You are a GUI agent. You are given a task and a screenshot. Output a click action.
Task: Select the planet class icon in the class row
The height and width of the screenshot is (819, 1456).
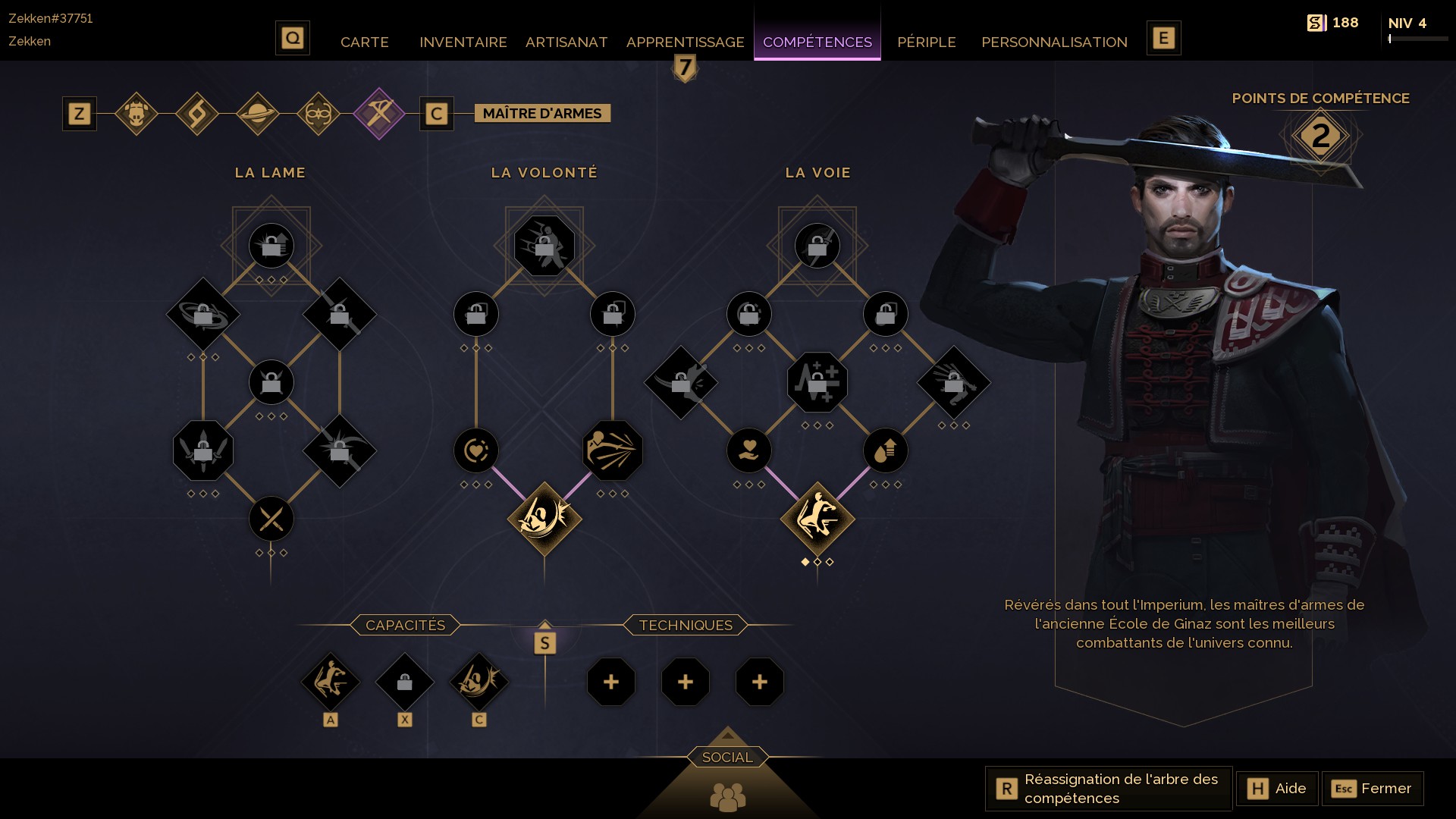(258, 113)
